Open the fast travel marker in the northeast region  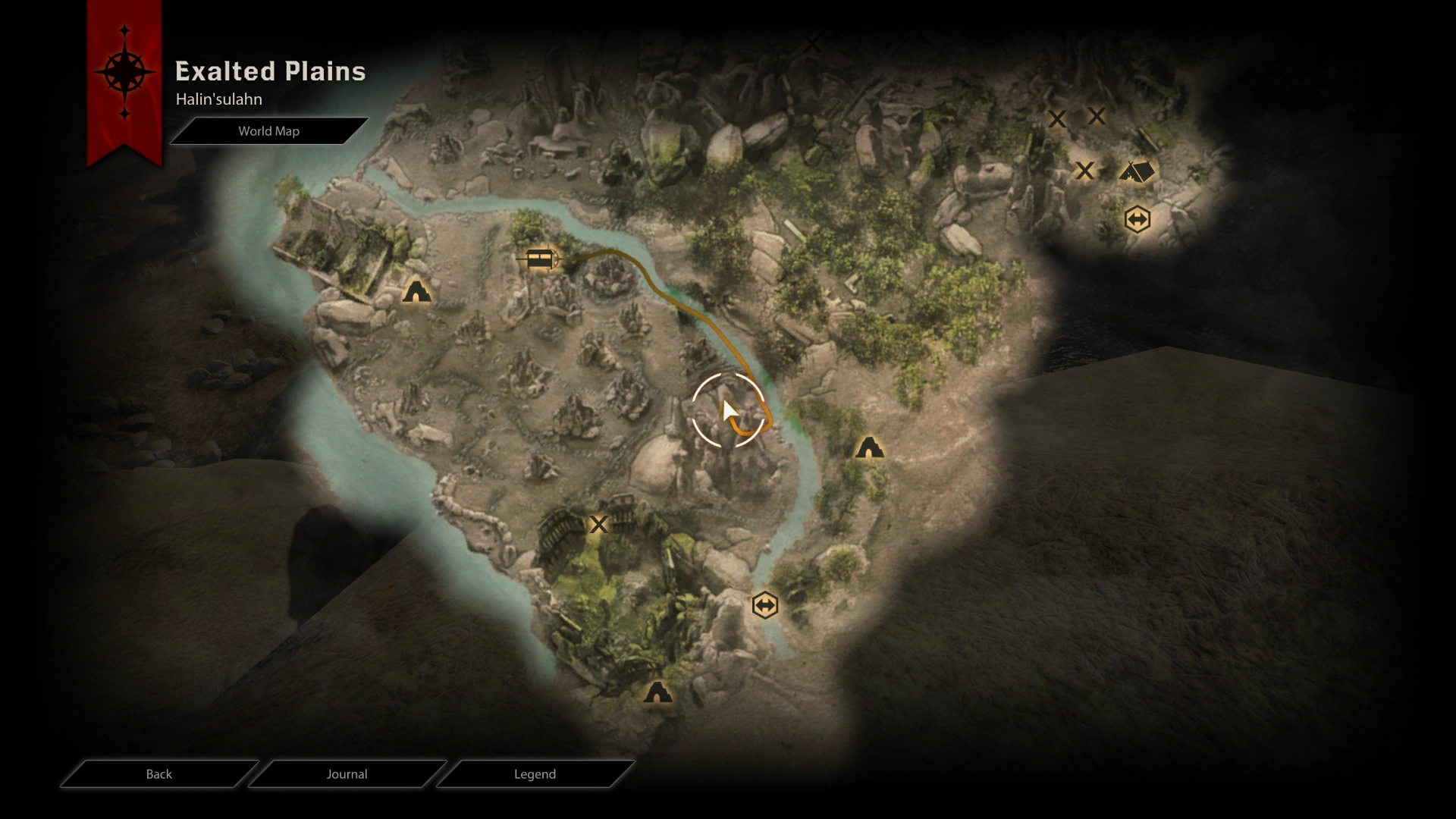(x=1137, y=219)
